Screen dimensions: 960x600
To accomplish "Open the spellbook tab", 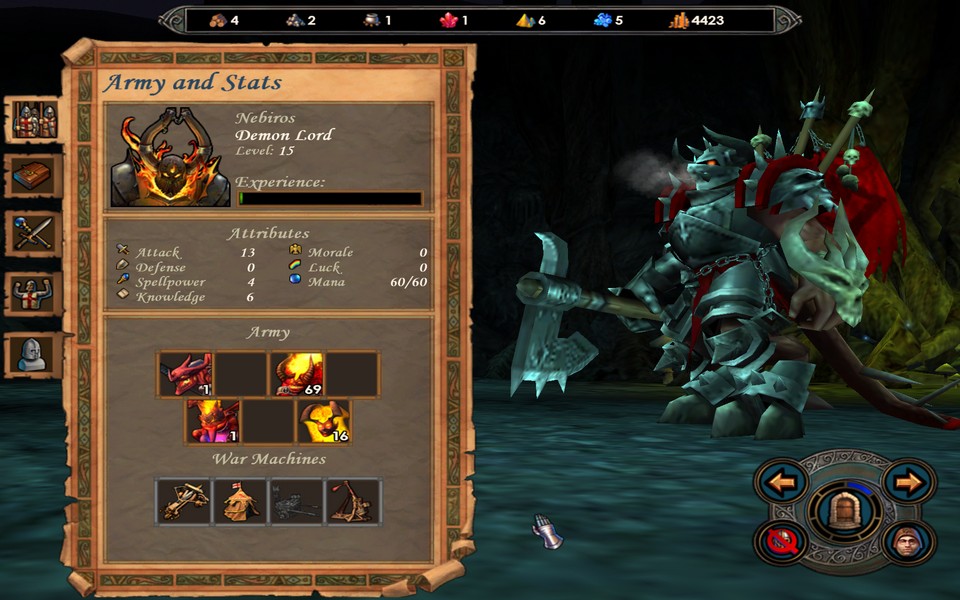I will (35, 177).
